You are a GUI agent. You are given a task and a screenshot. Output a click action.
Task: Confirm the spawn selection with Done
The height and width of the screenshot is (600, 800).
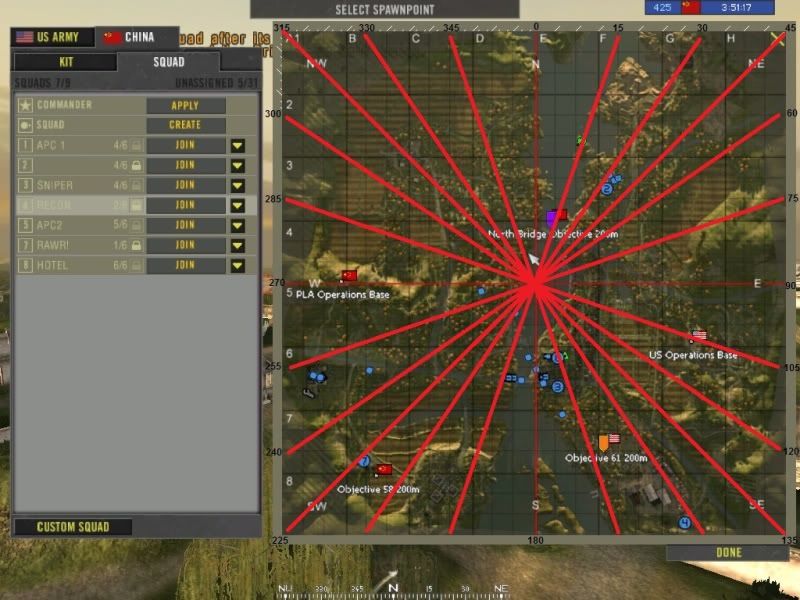[x=729, y=552]
